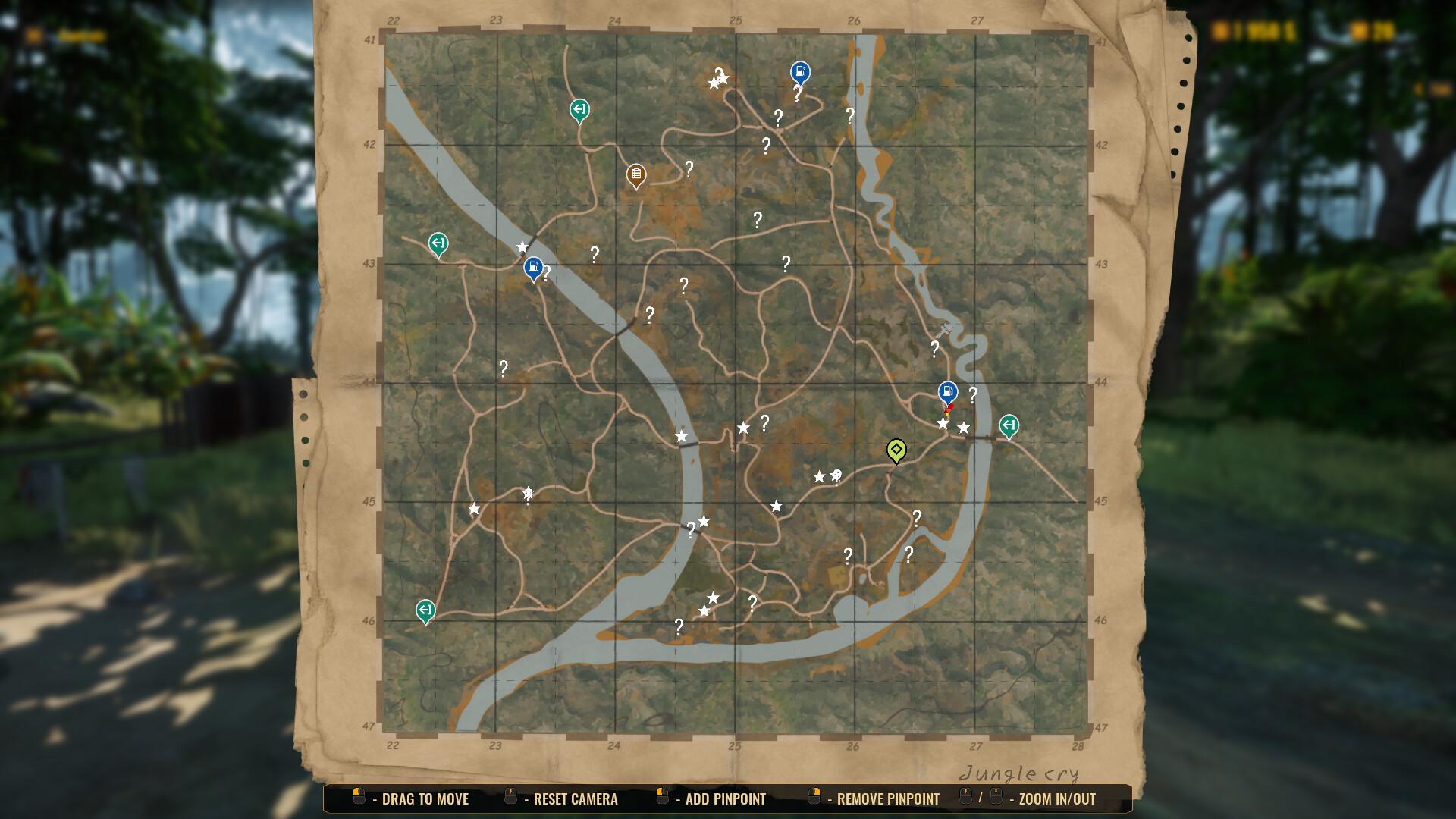Select the grey hammer icon near the river bend
1456x819 pixels.
coord(944,330)
